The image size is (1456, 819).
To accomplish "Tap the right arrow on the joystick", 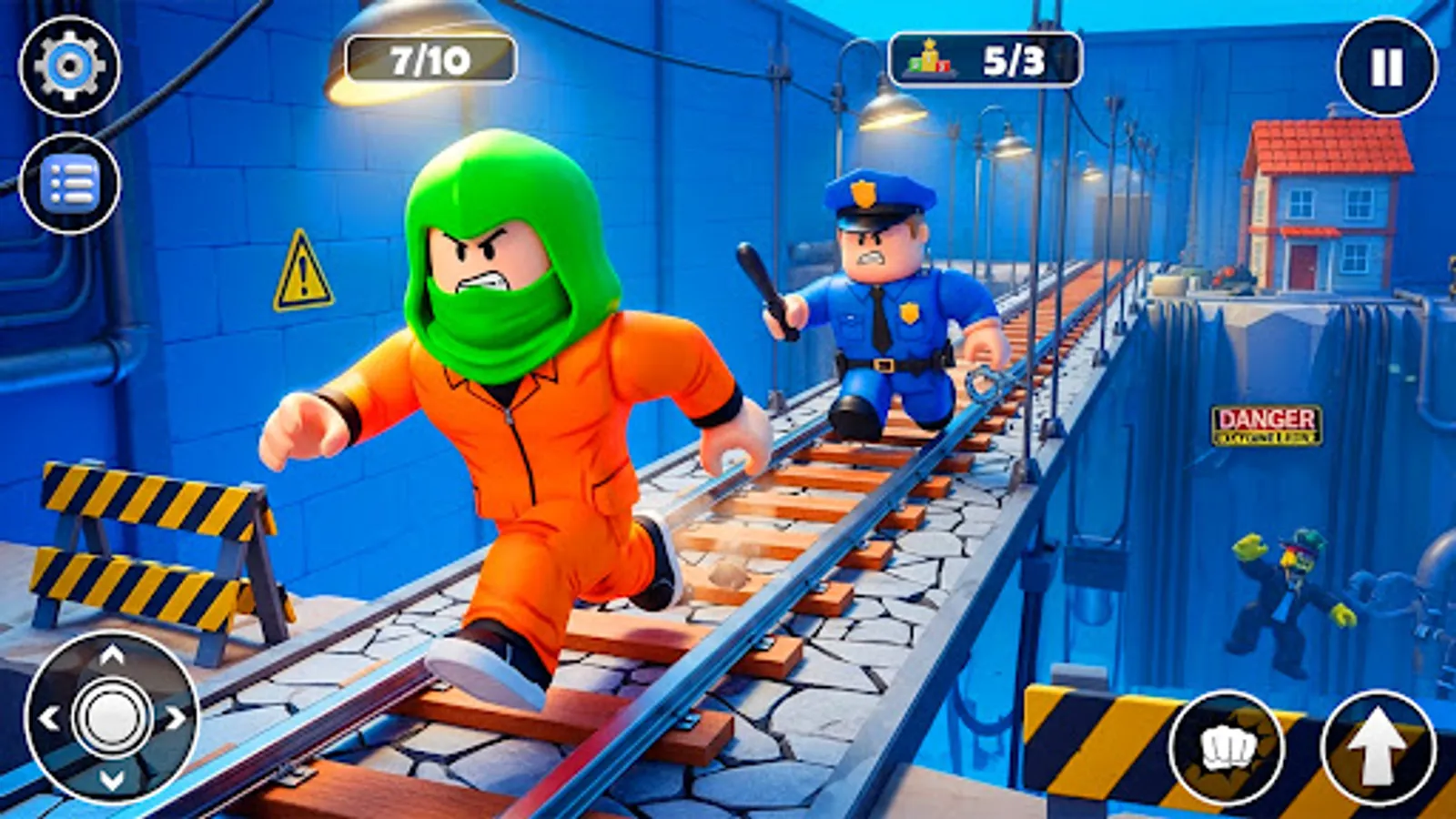I will point(175,719).
